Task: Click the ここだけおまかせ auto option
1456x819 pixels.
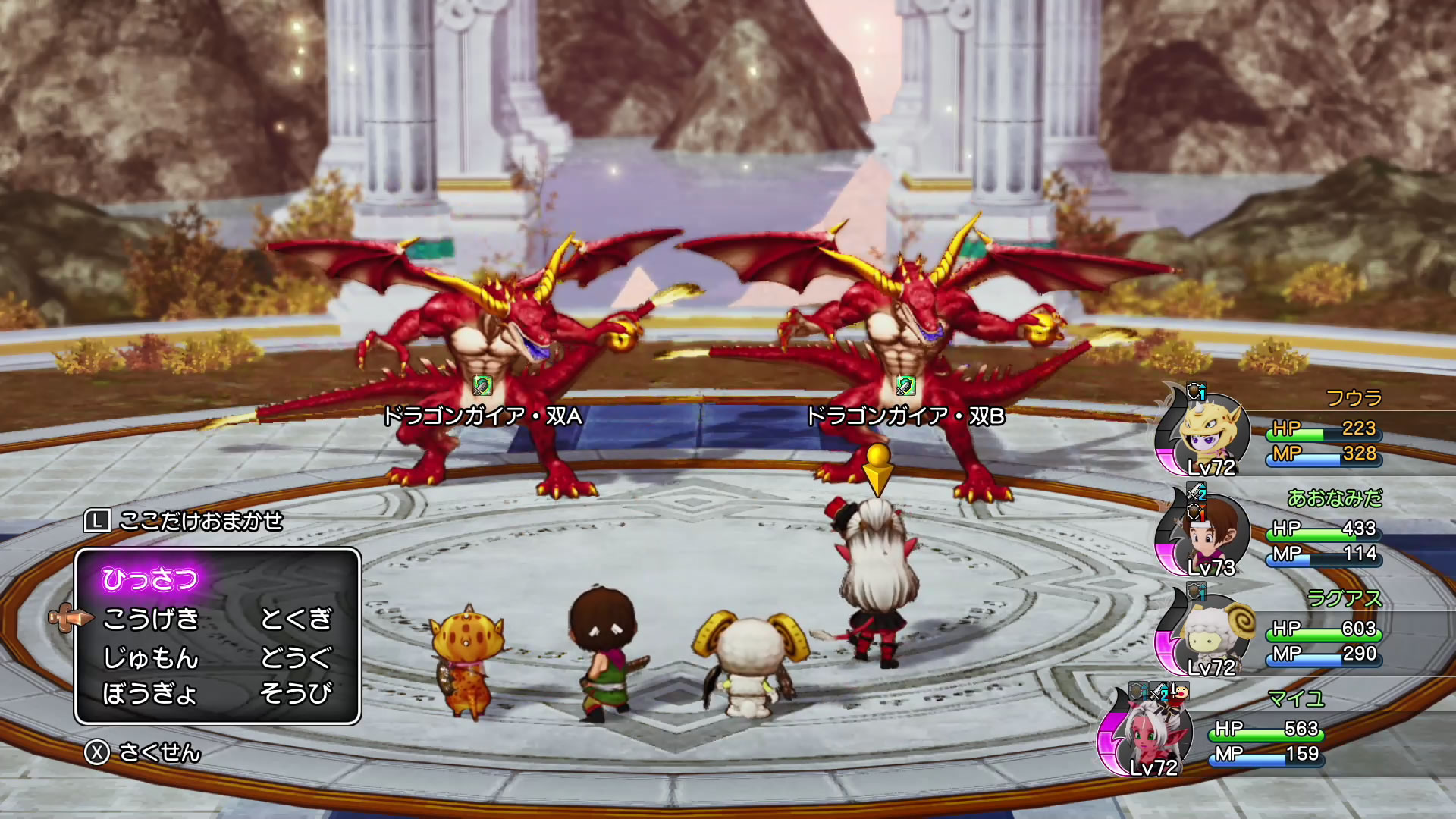Action: (200, 521)
